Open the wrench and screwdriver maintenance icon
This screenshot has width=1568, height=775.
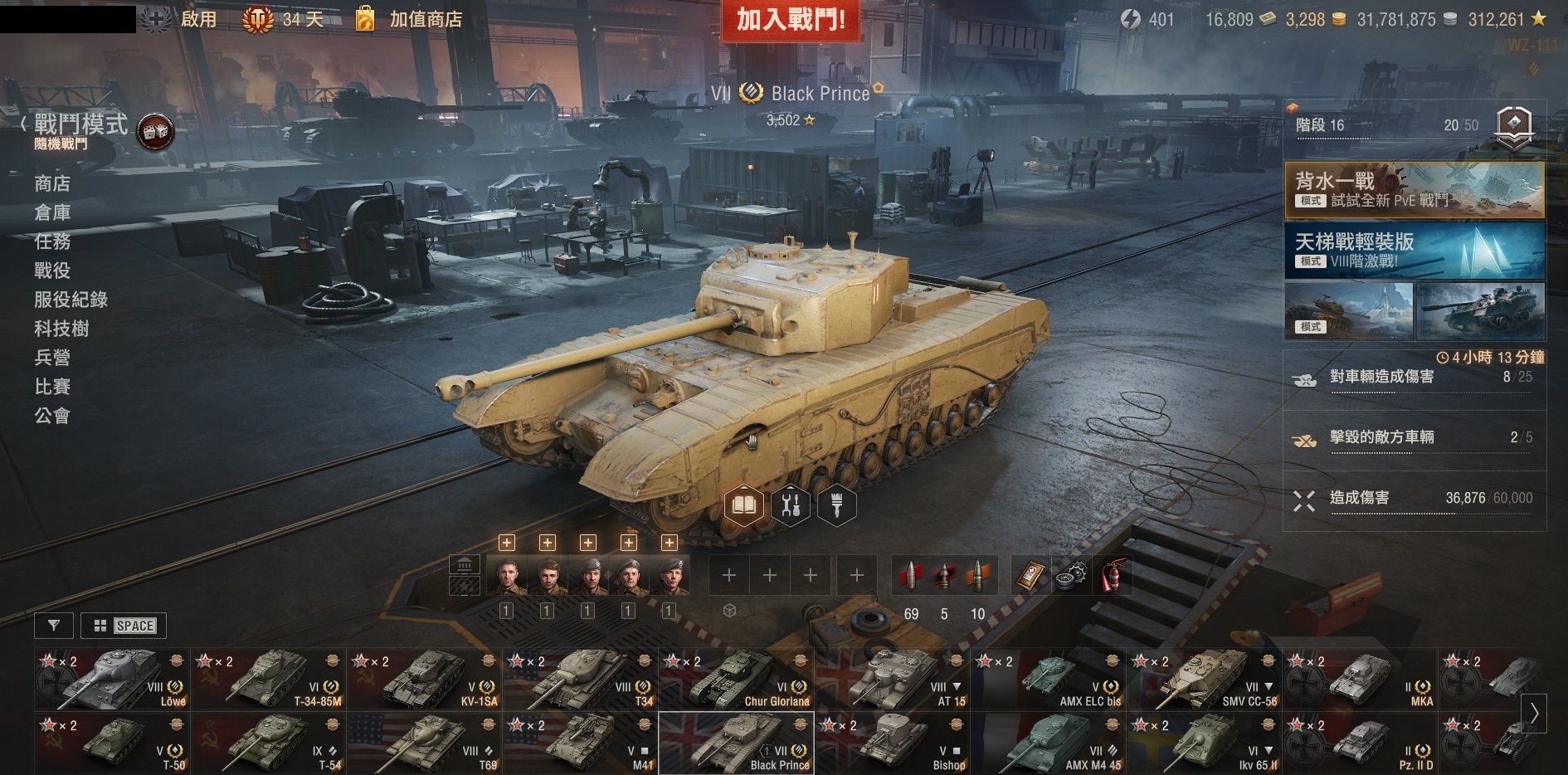coord(791,504)
